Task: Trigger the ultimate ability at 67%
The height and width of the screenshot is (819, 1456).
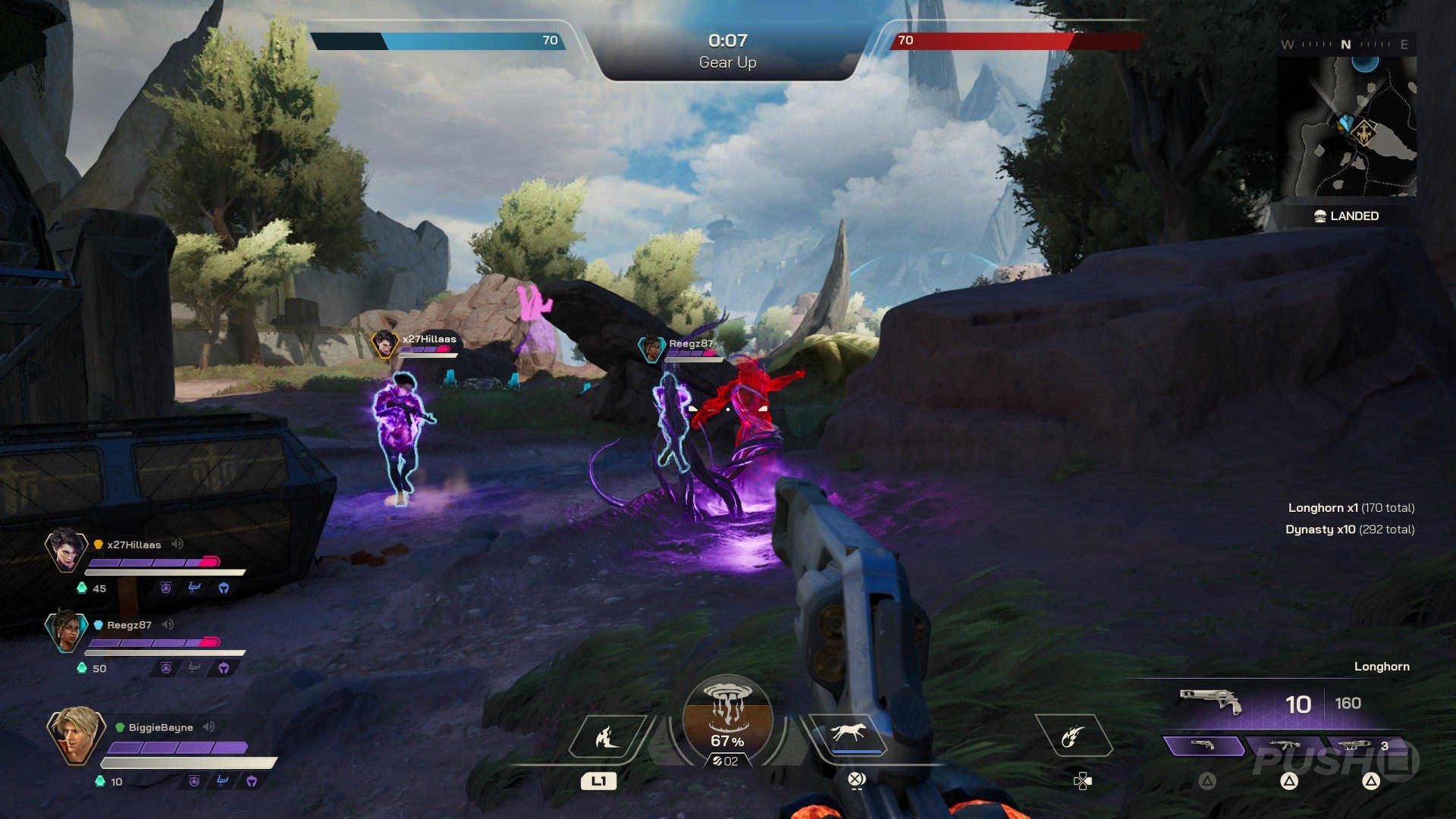Action: pos(727,720)
